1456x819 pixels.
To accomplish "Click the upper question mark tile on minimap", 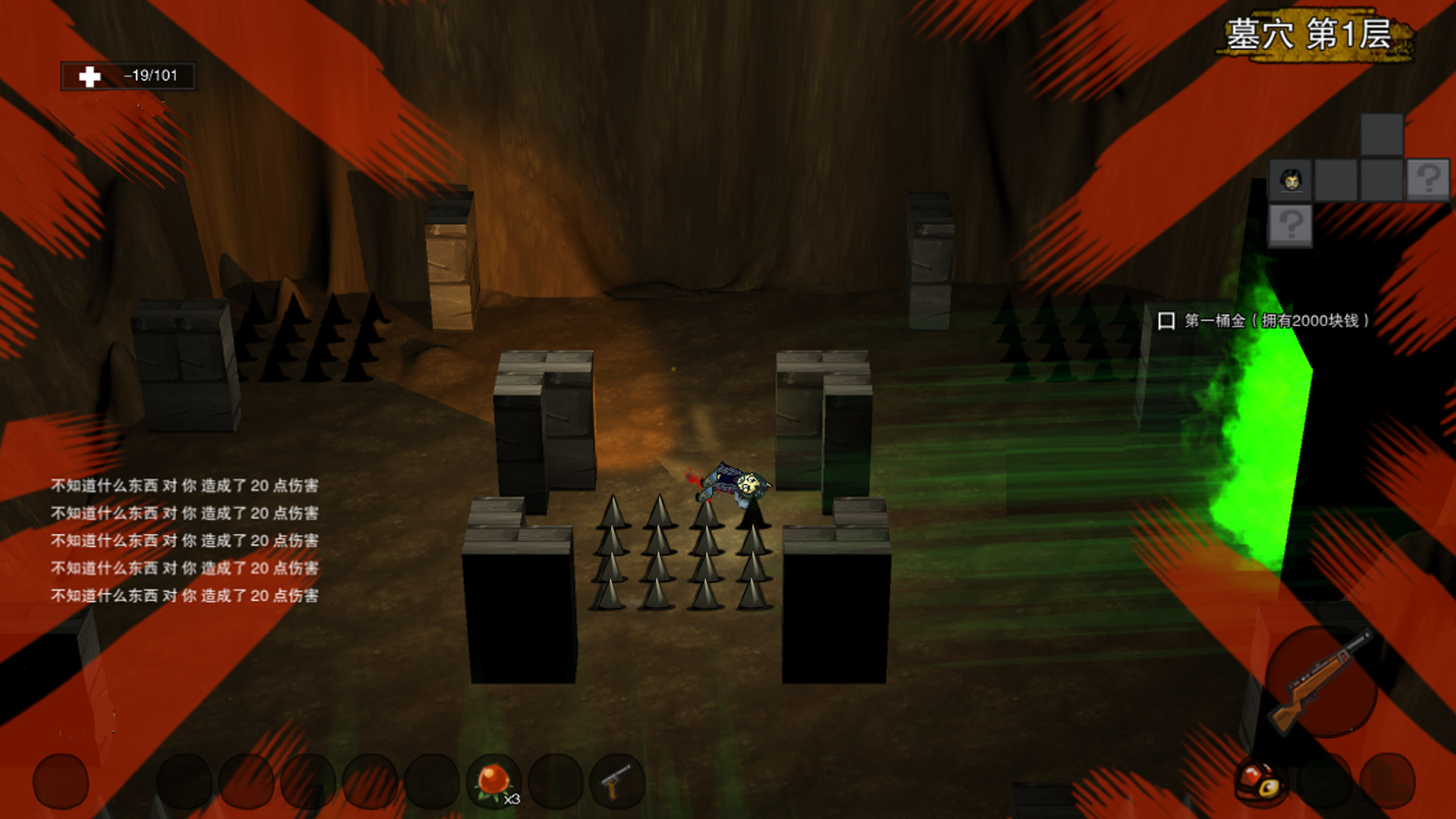I will tap(1427, 178).
